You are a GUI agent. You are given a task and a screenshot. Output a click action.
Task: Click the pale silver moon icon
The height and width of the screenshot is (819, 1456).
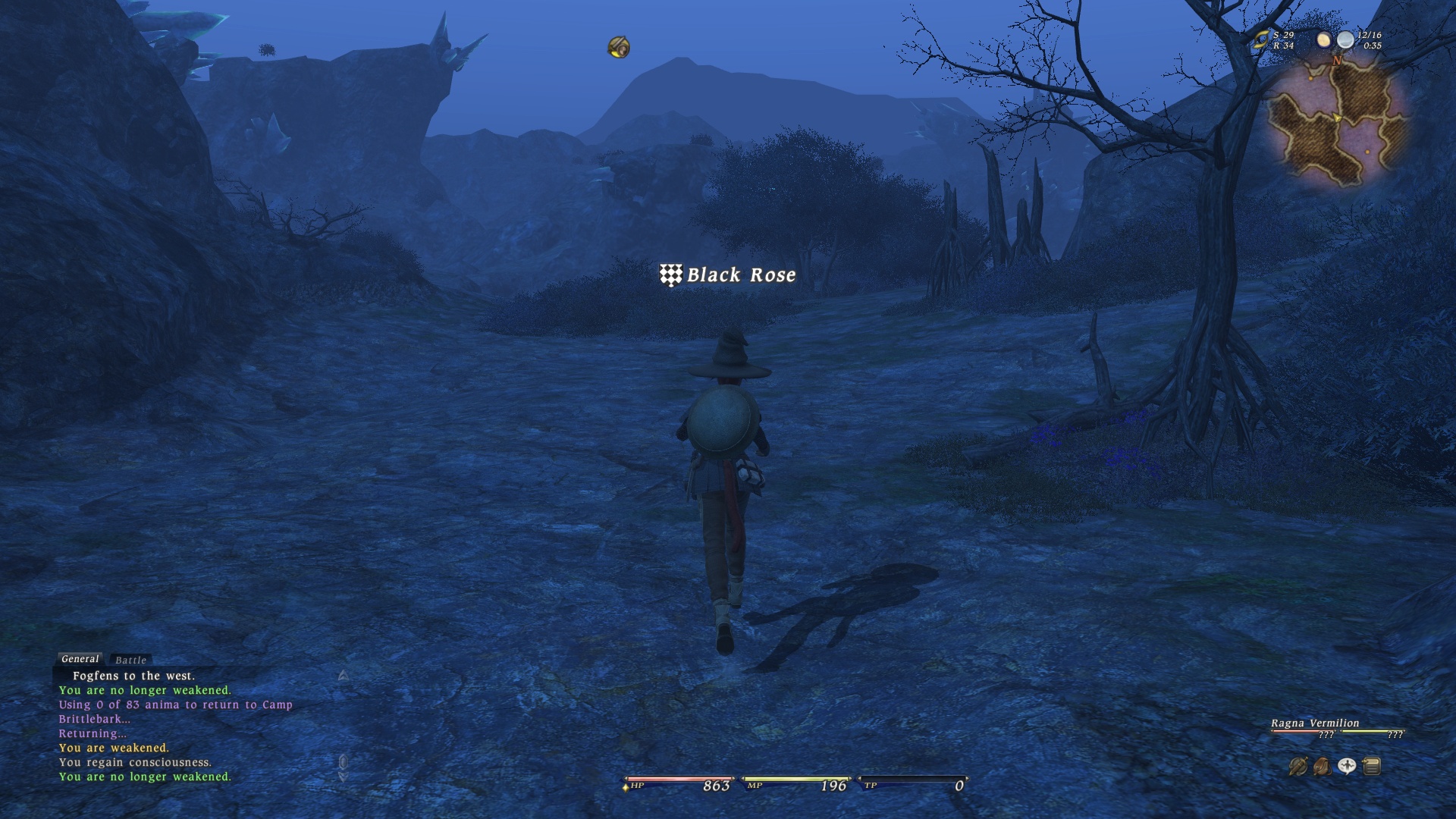[x=1345, y=39]
